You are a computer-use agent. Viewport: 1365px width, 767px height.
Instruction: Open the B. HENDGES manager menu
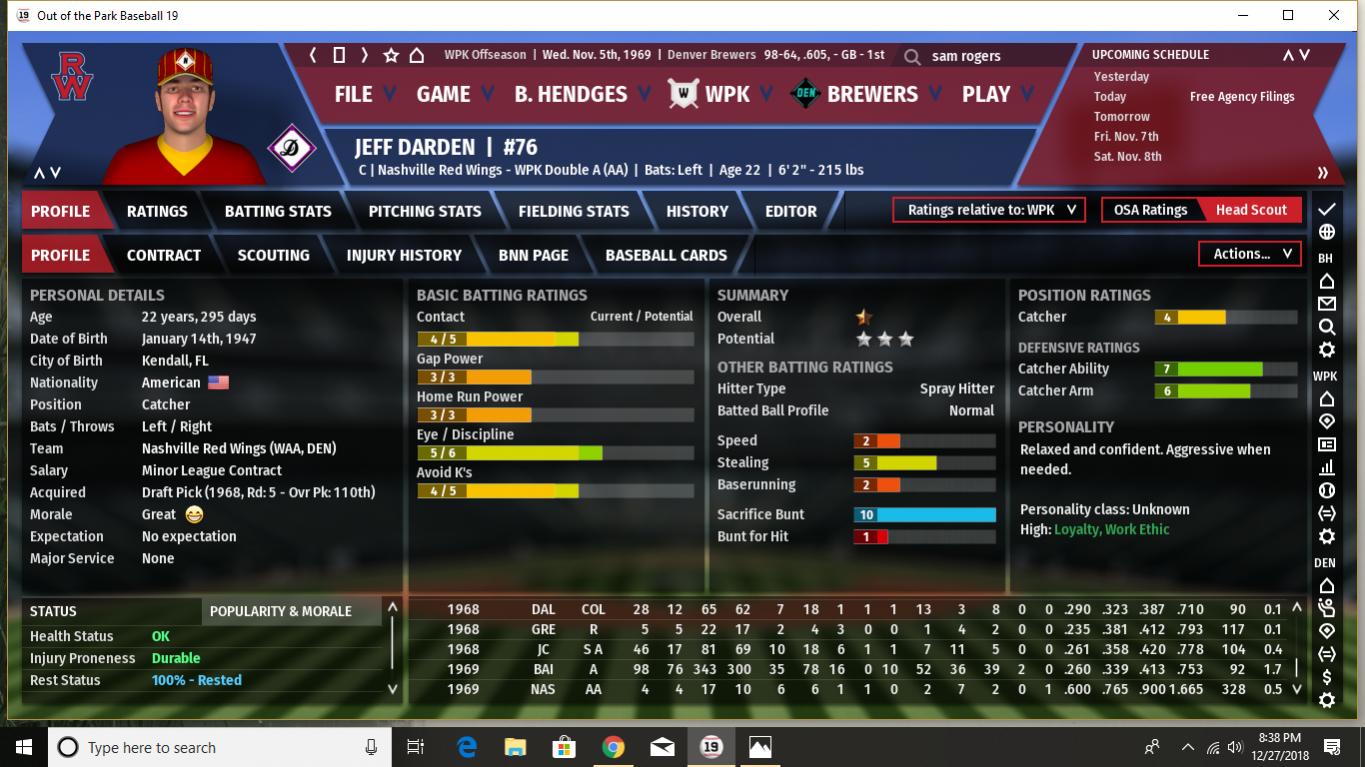570,94
